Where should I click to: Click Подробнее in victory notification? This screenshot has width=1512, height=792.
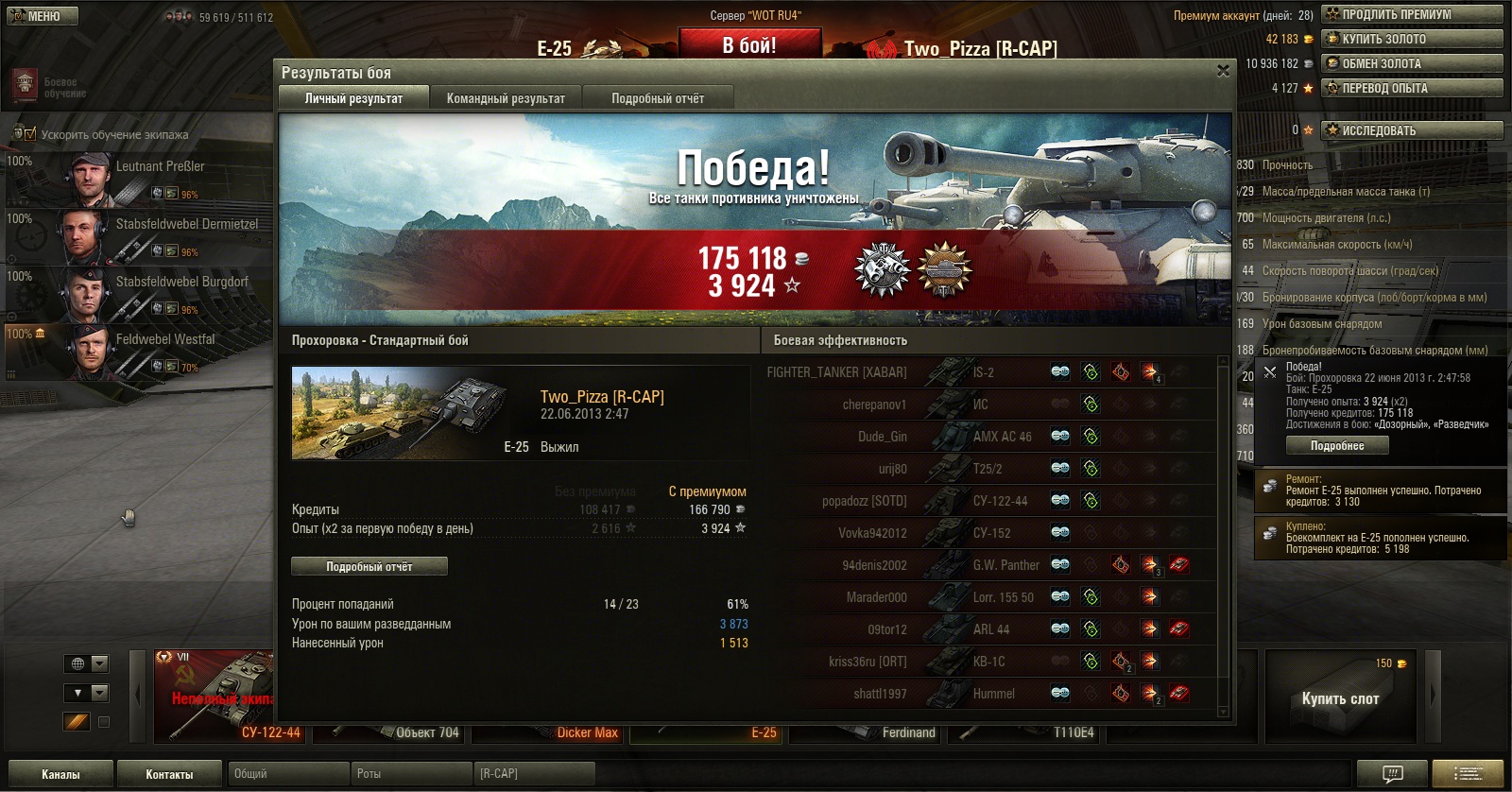pyautogui.click(x=1336, y=446)
